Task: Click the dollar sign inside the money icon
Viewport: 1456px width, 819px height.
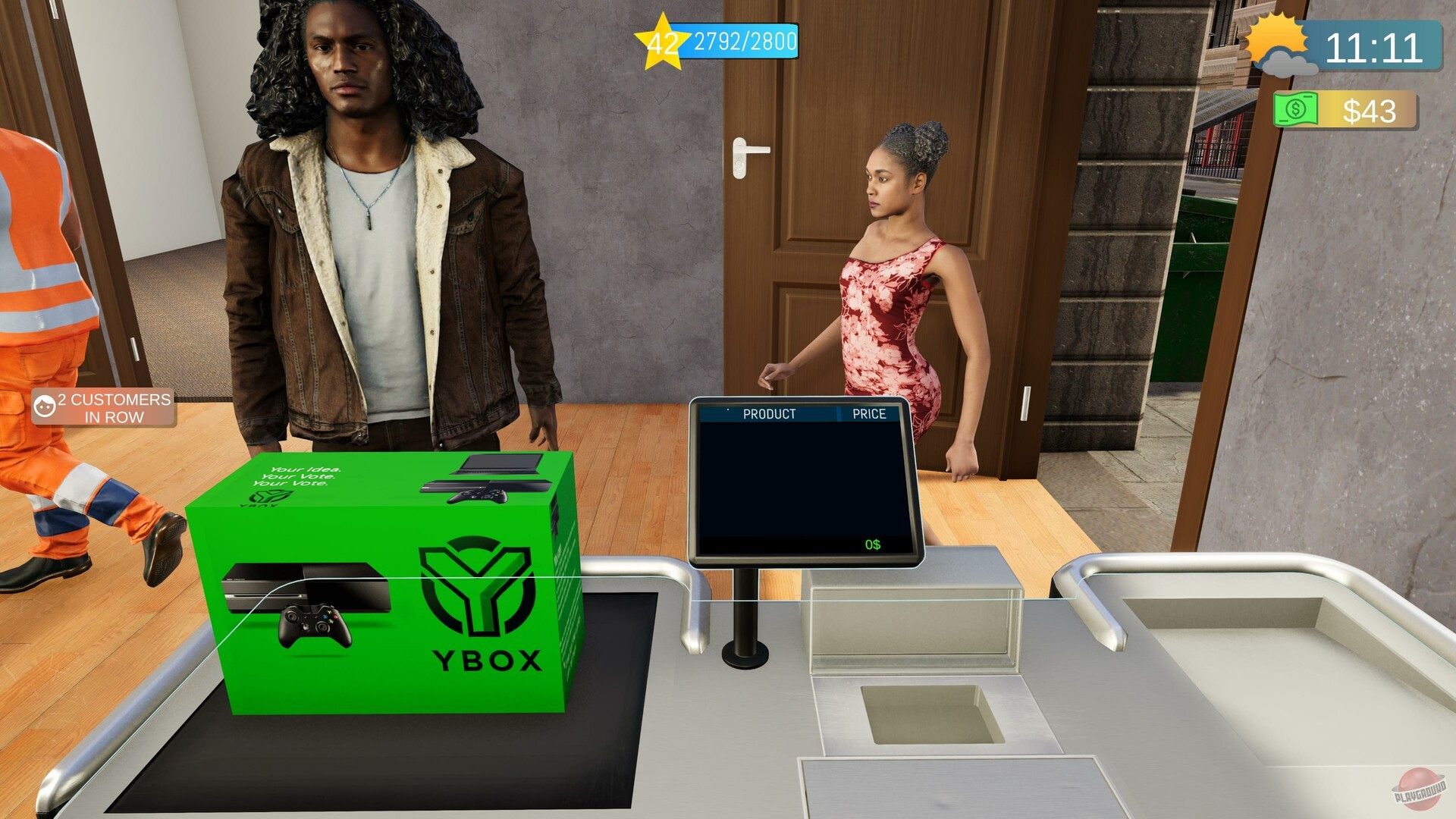Action: pos(1295,111)
